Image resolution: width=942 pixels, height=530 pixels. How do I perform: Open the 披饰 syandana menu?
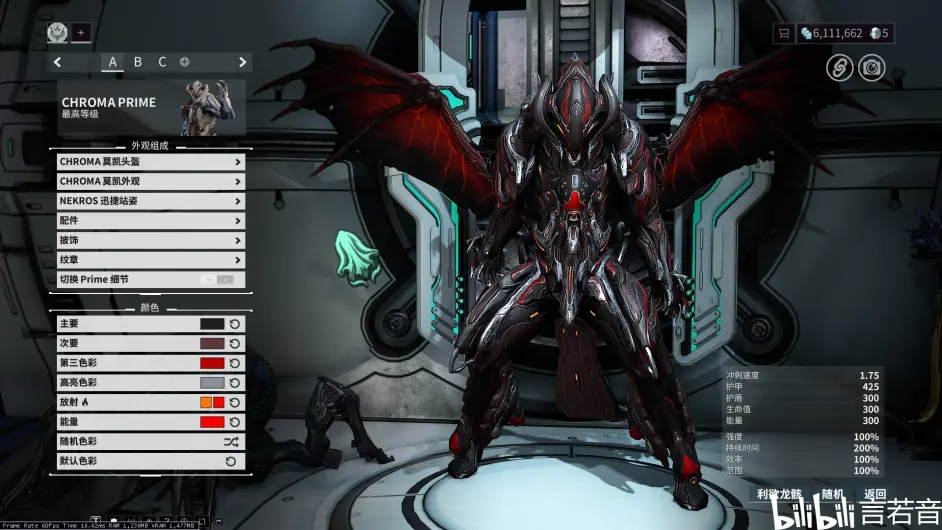150,240
